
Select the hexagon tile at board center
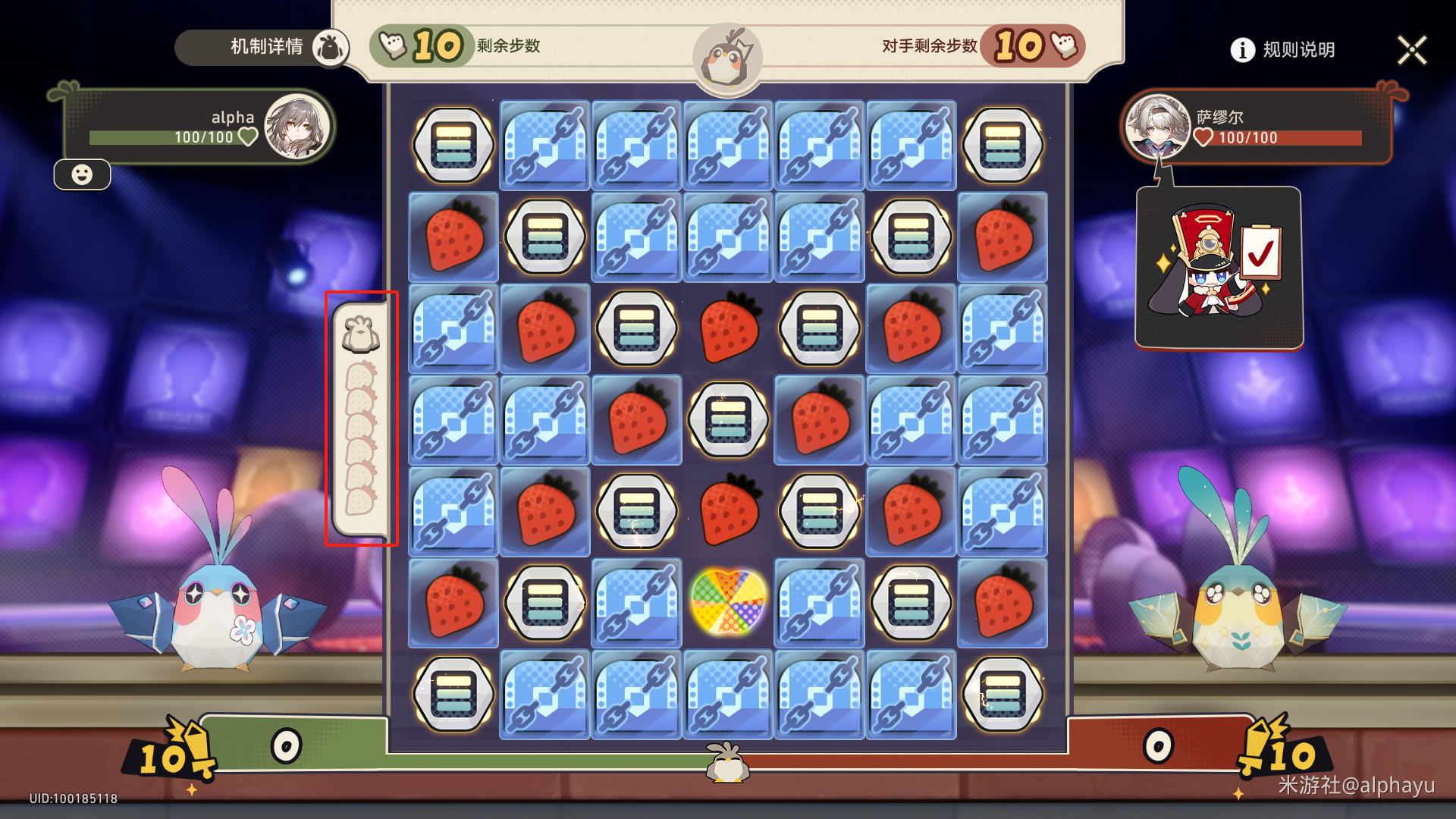coord(728,419)
